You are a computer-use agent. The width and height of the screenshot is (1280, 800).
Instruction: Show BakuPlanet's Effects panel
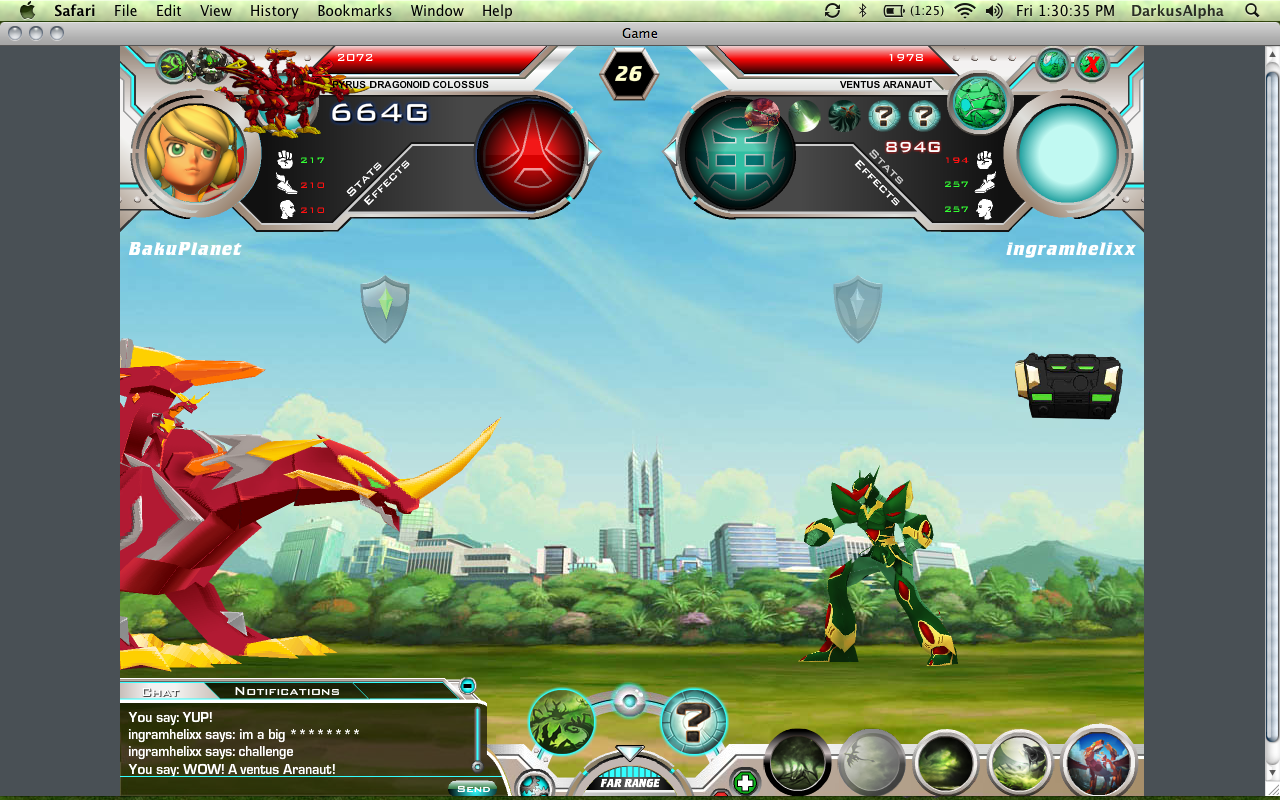point(386,181)
